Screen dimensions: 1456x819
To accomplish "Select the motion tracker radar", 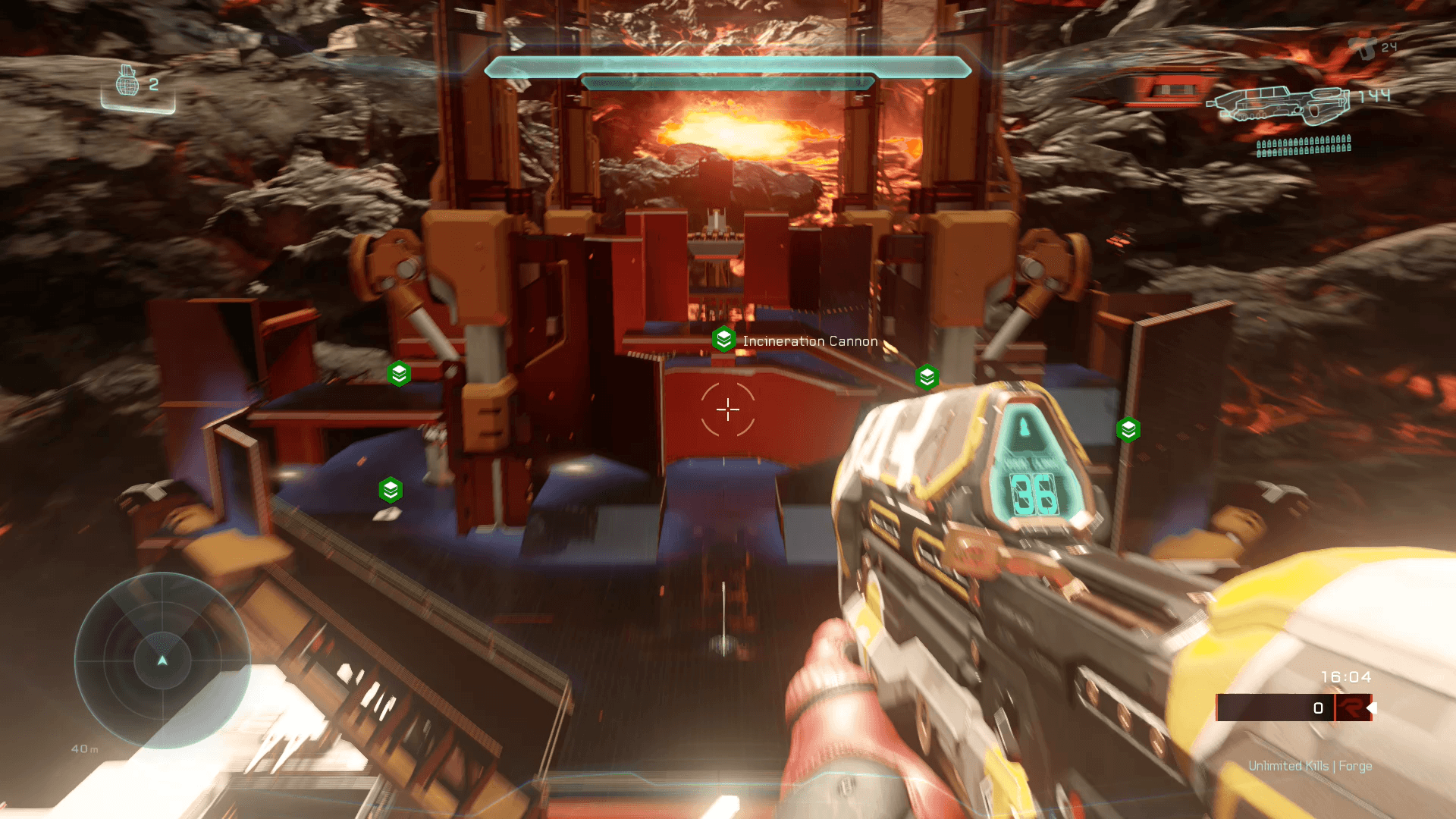I will pyautogui.click(x=162, y=661).
